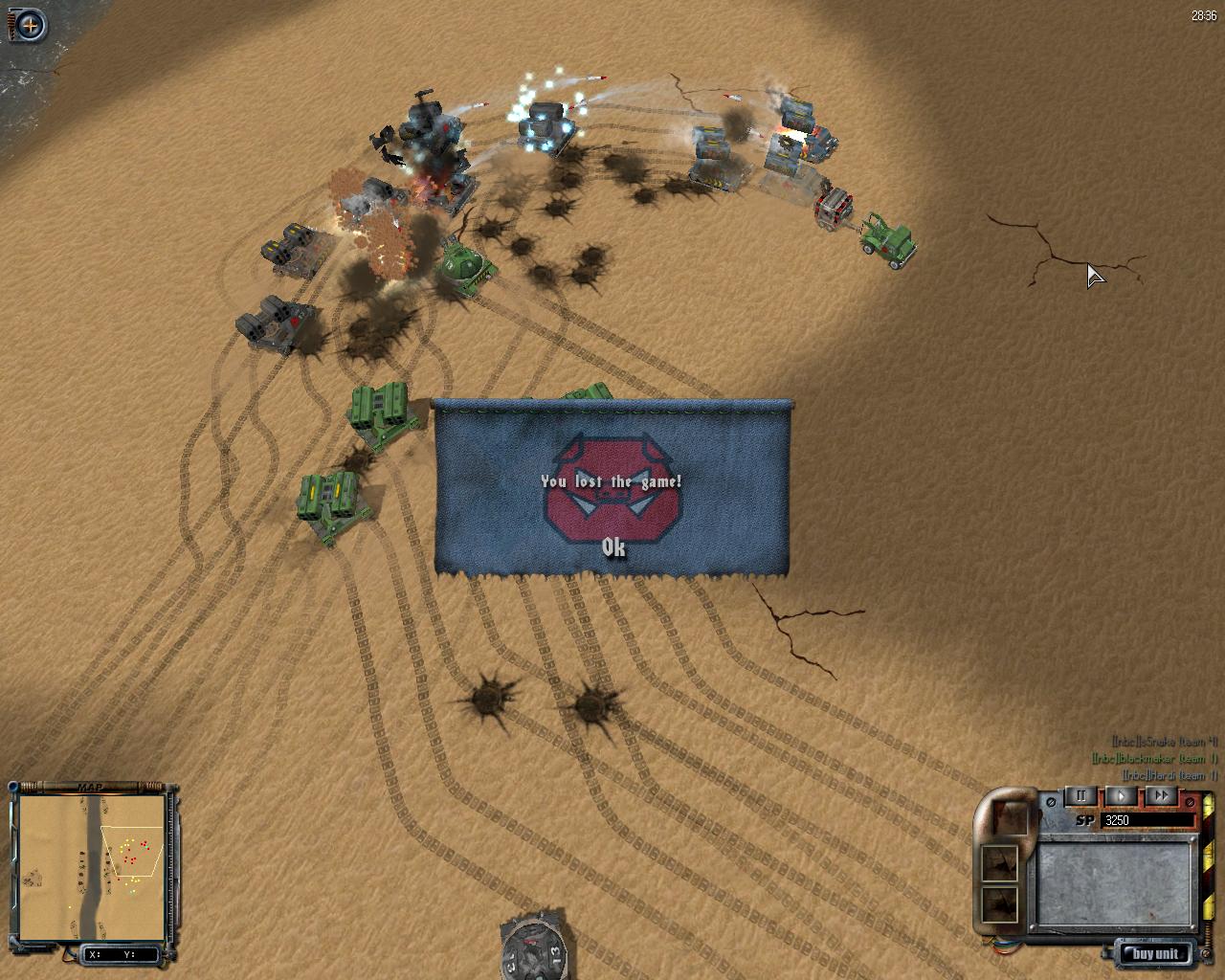Click the buy unit button
The width and height of the screenshot is (1225, 980).
1155,953
